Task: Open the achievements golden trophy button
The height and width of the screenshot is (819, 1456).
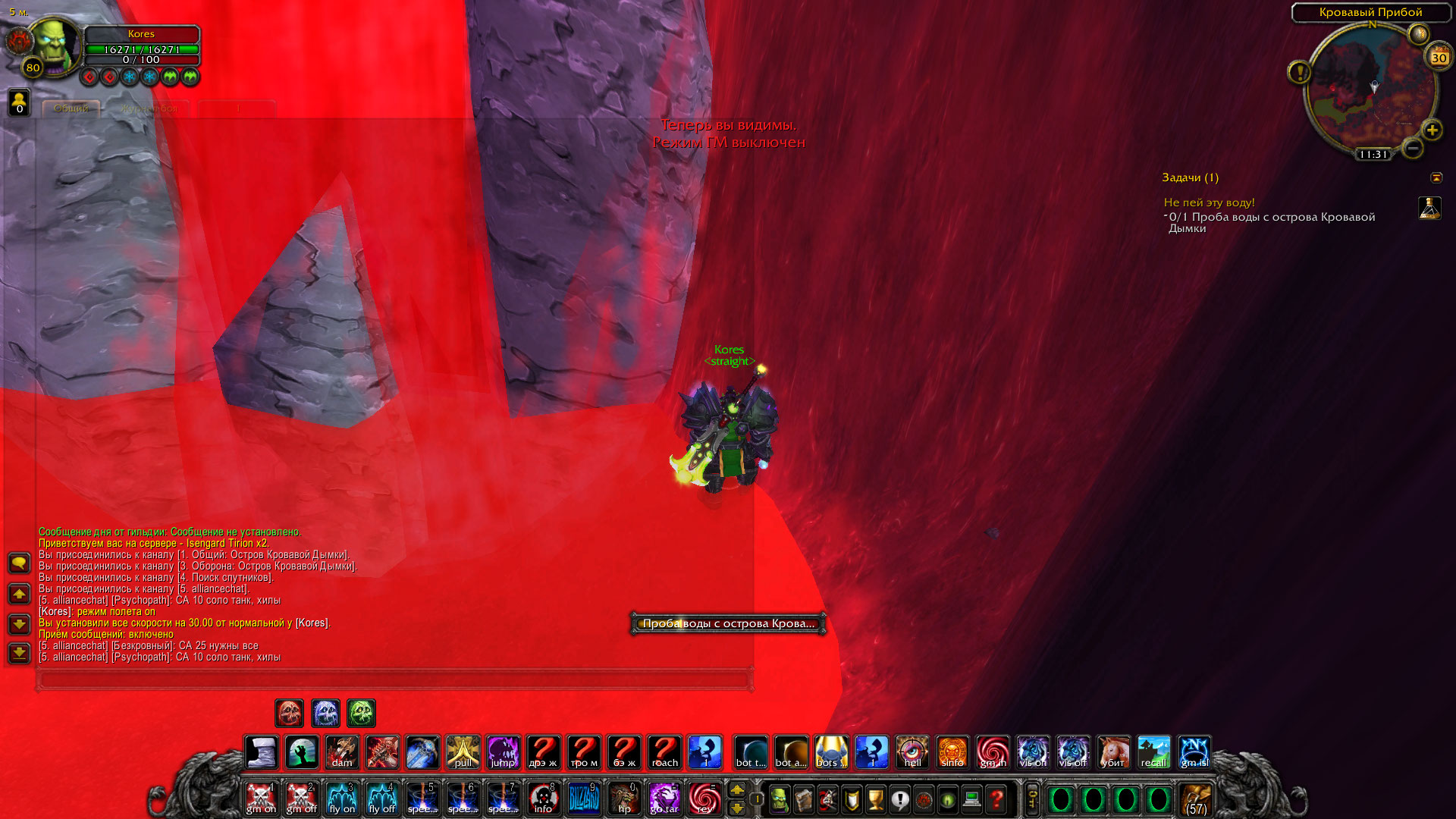Action: tap(876, 799)
